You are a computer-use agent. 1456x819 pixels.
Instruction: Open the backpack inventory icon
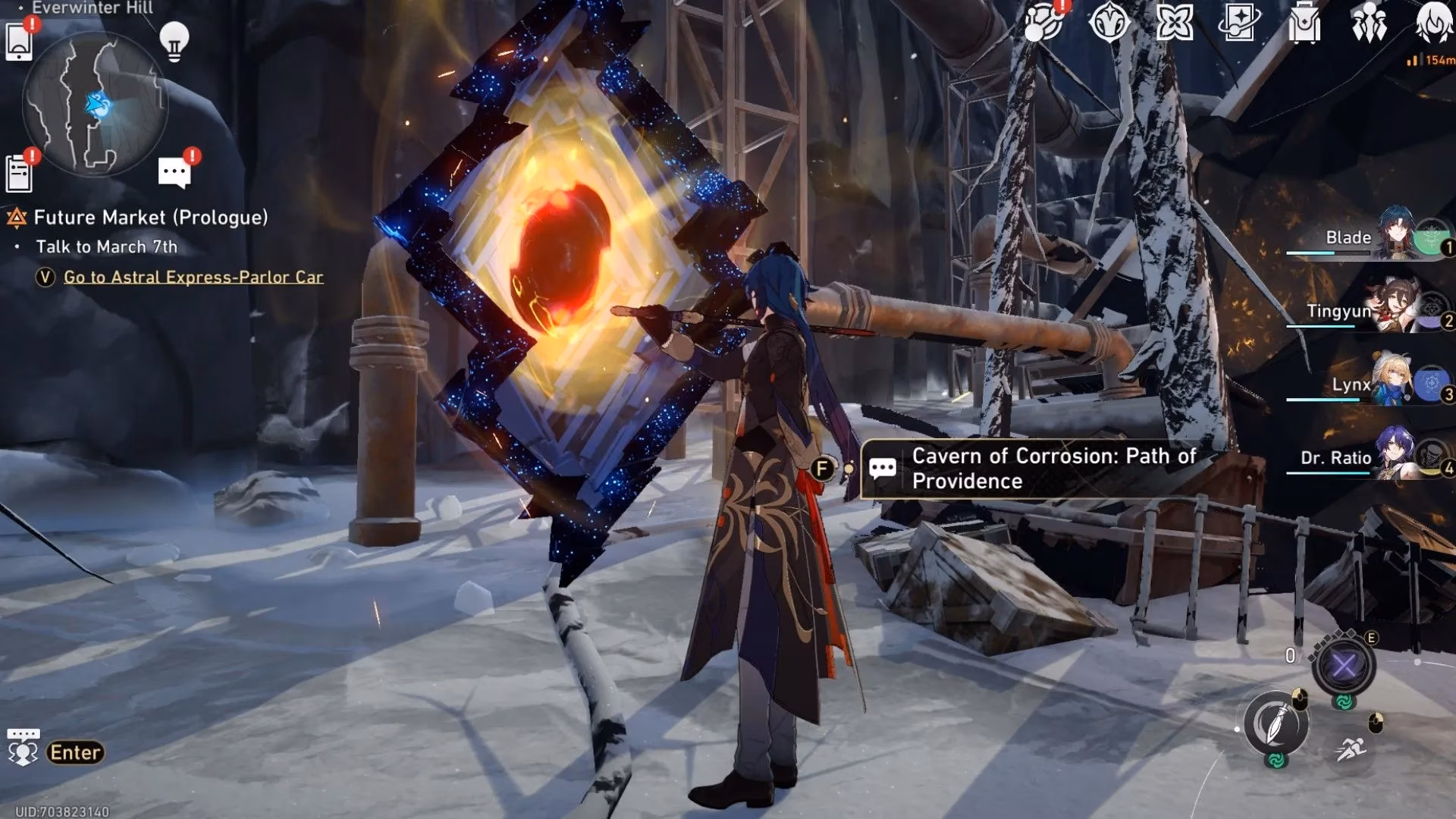(x=1304, y=24)
